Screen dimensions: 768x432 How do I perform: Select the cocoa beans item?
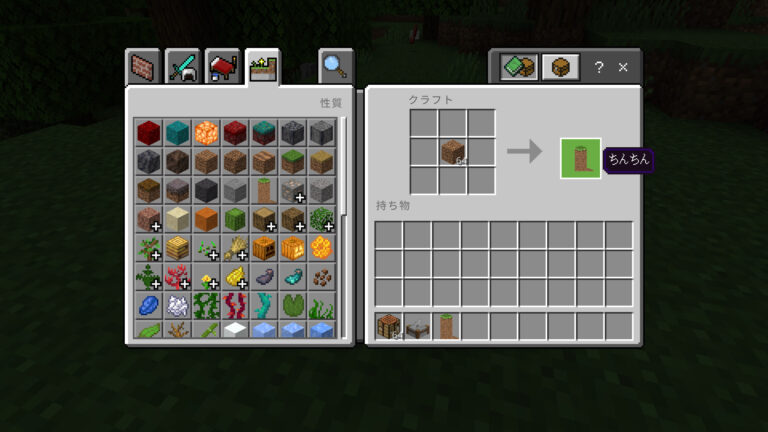pos(322,277)
